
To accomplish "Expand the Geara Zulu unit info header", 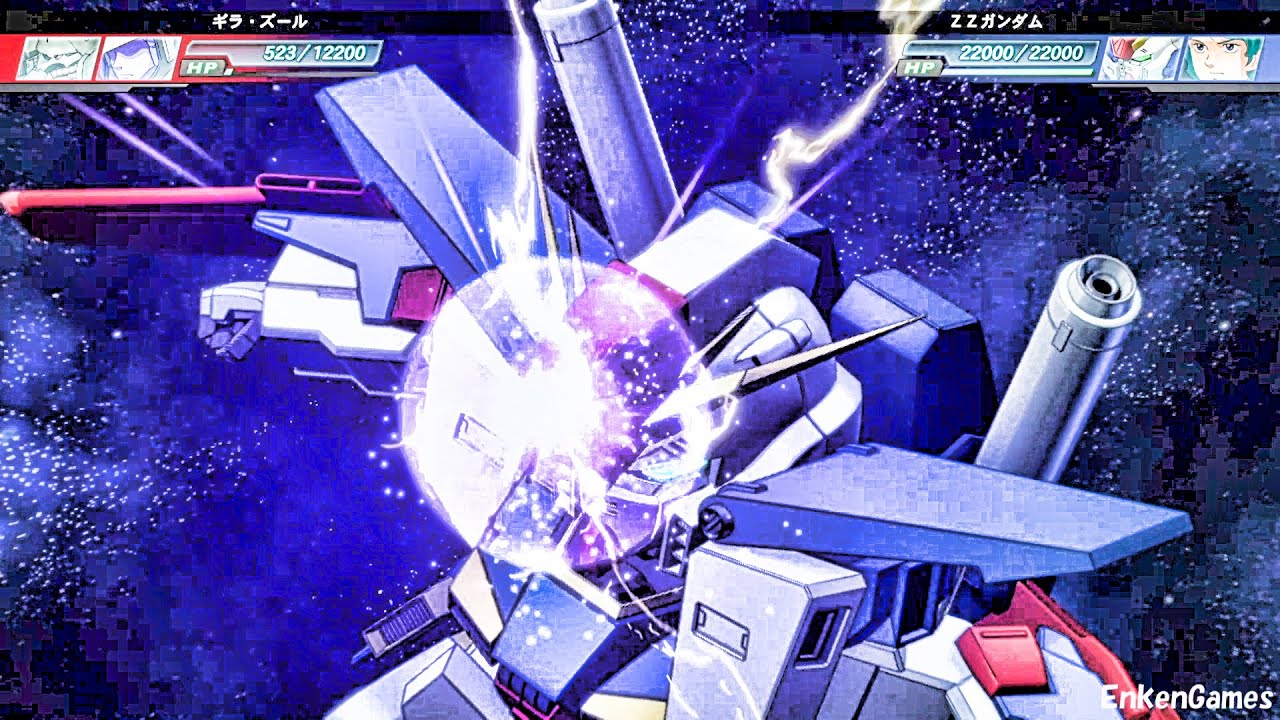I will click(260, 20).
